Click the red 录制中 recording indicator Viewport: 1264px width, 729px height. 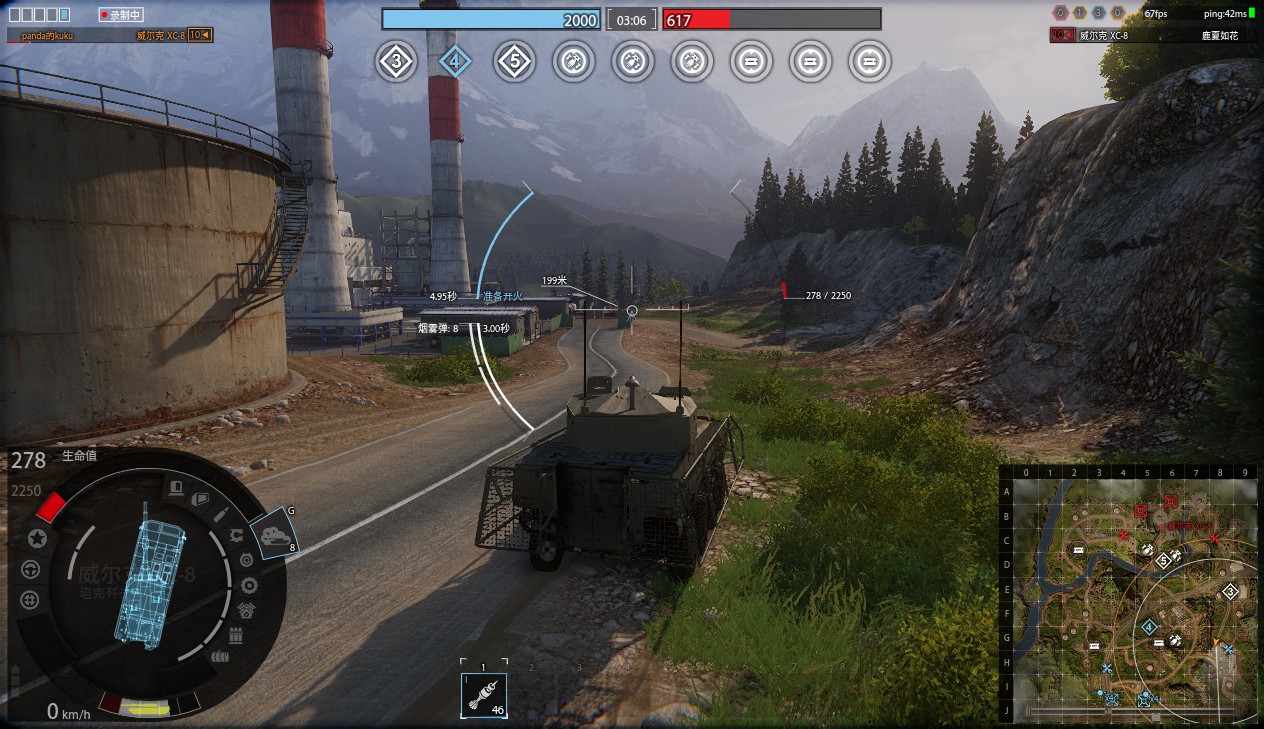tap(122, 15)
